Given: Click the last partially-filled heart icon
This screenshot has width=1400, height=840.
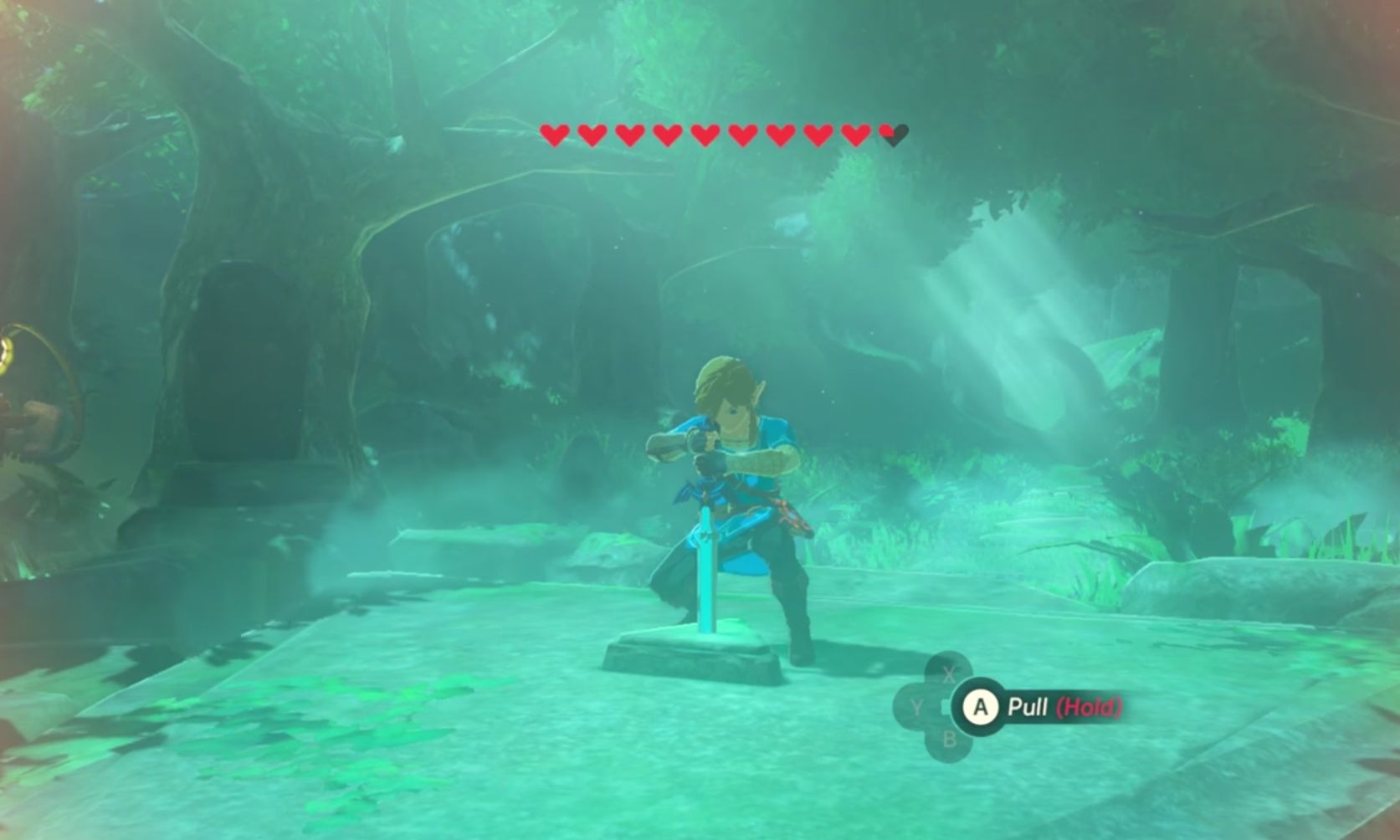Looking at the screenshot, I should point(892,134).
